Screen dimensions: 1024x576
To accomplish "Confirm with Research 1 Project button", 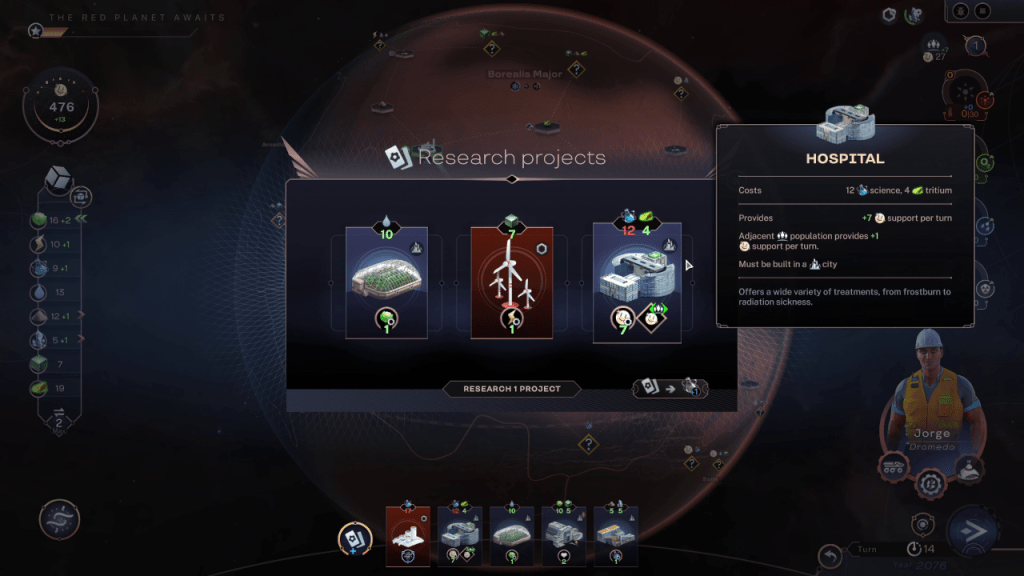I will (x=511, y=389).
